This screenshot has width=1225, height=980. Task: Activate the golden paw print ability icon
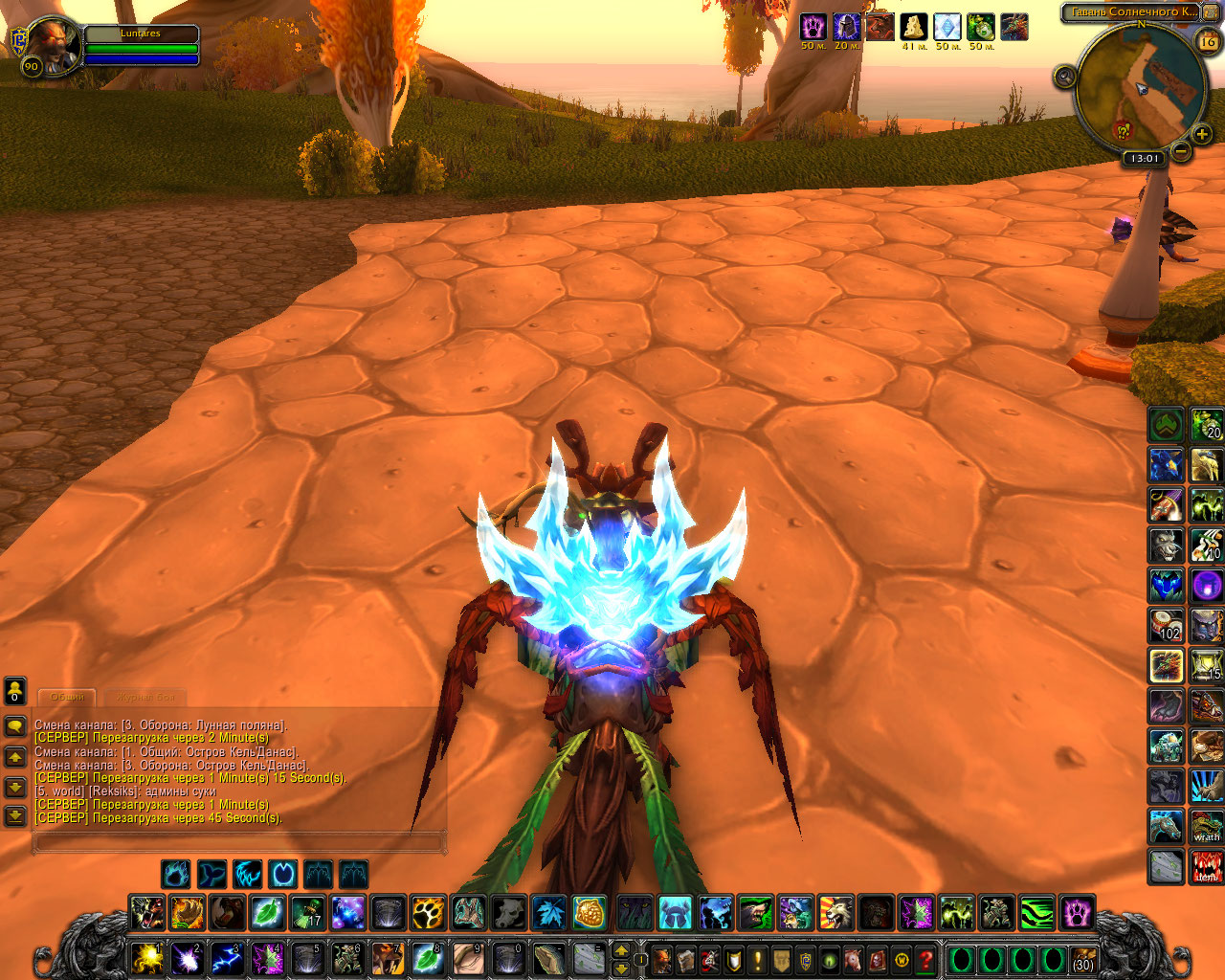(428, 913)
